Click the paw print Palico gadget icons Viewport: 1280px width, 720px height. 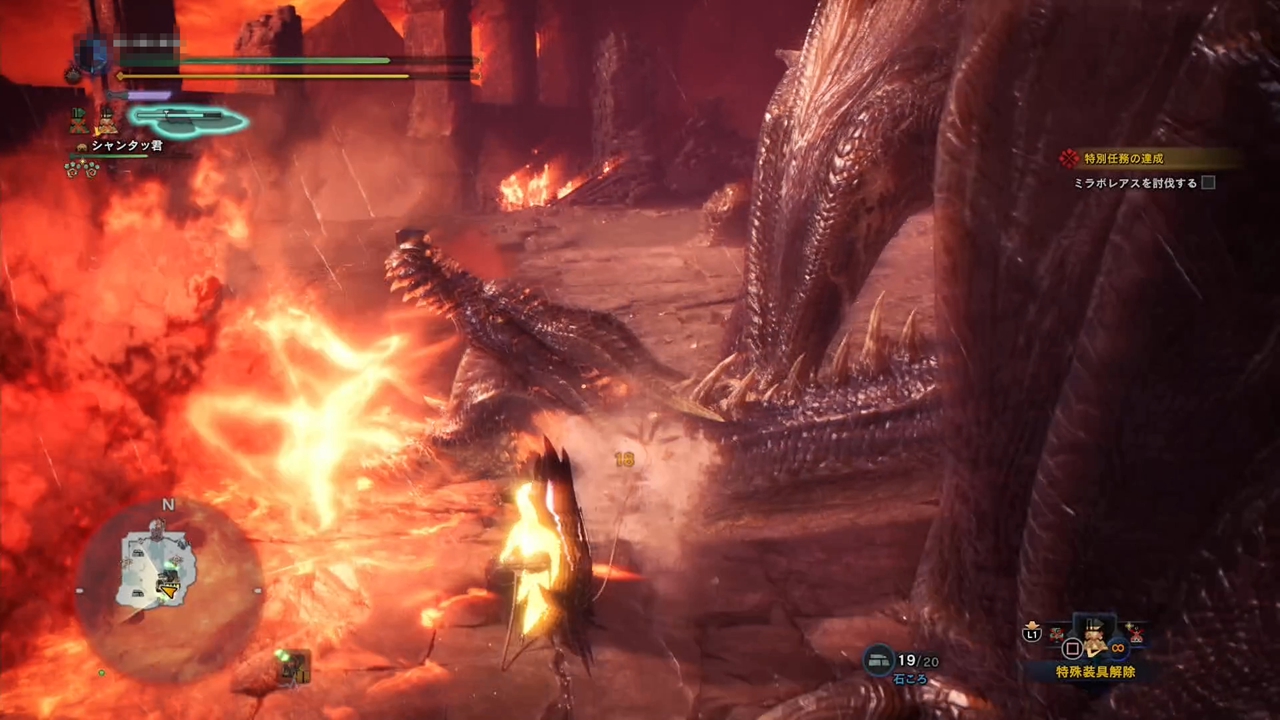click(81, 168)
